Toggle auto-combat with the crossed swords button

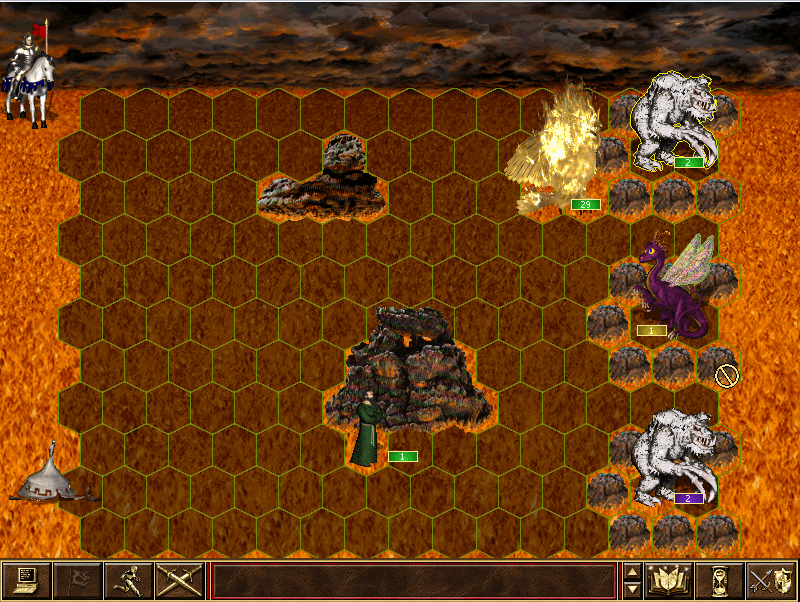pyautogui.click(x=179, y=580)
